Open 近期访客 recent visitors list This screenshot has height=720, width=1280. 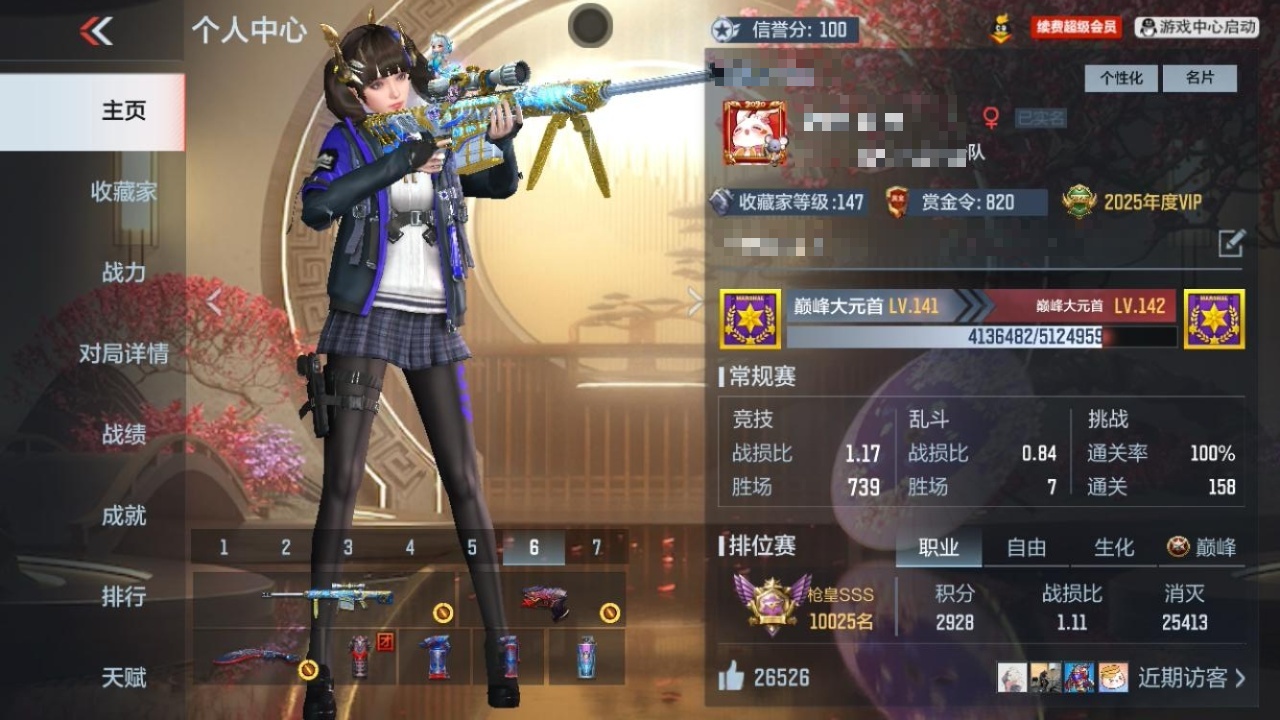[x=1191, y=678]
